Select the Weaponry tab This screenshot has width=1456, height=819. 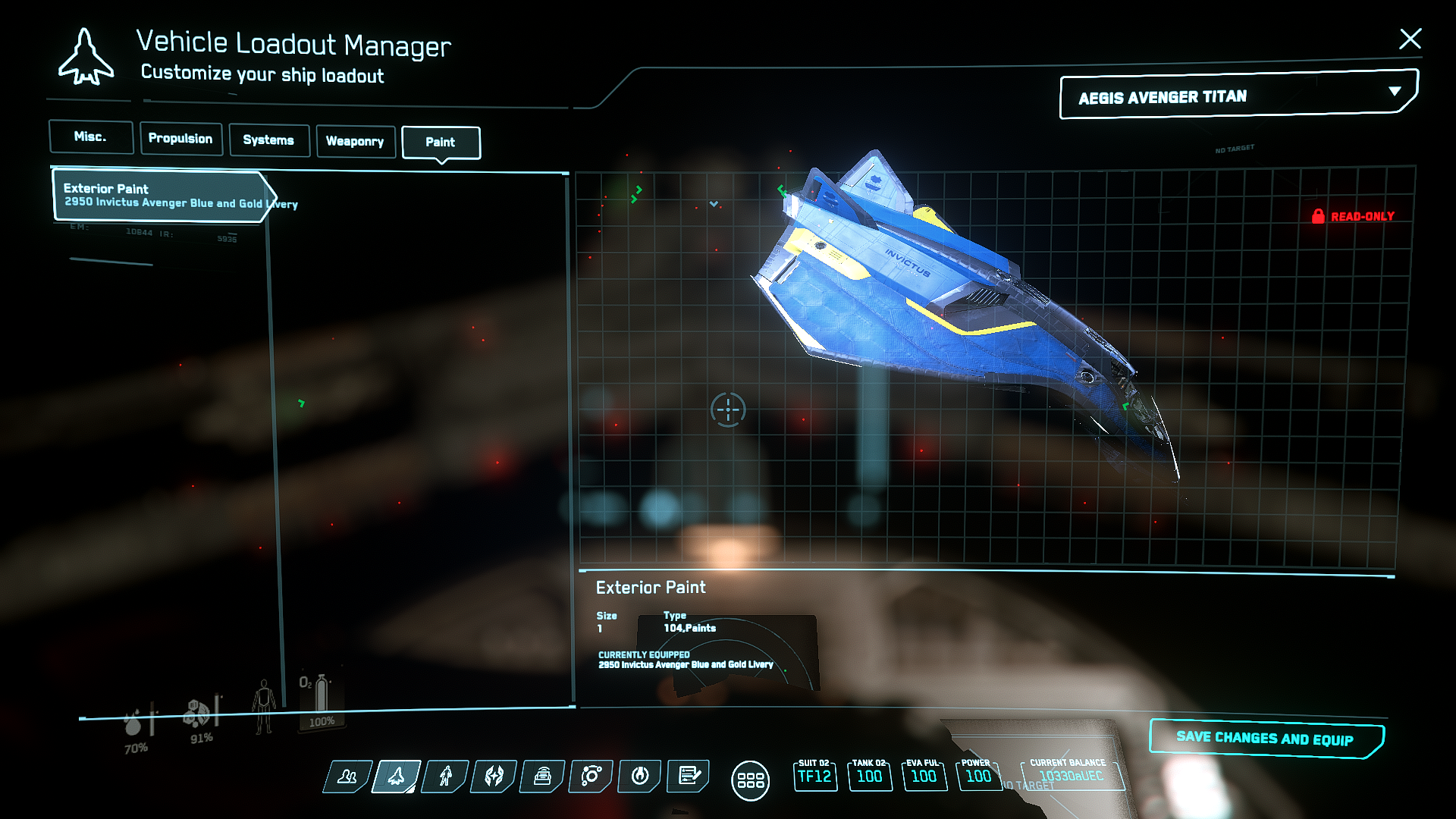click(x=355, y=142)
